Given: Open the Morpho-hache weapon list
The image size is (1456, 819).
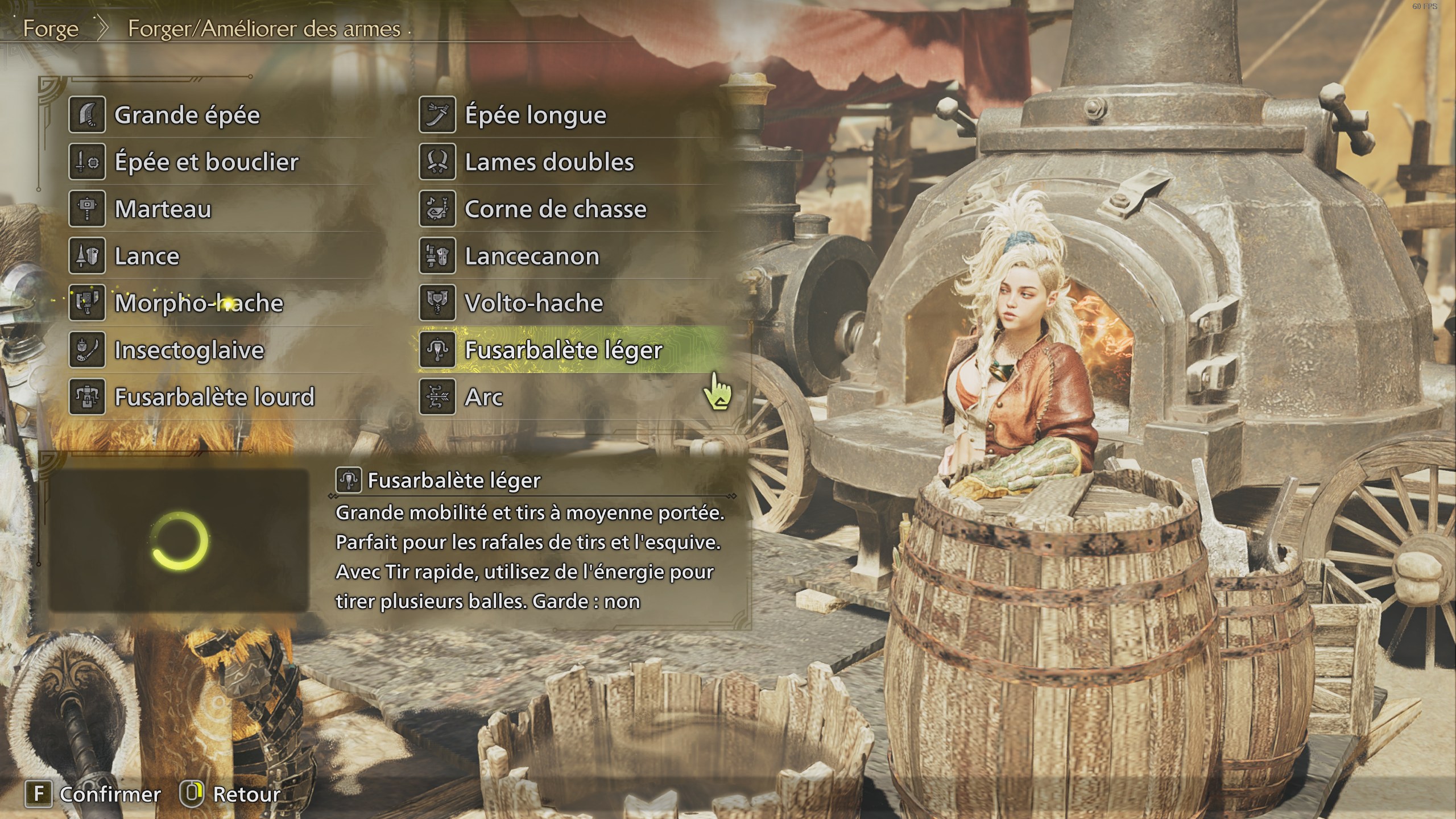Looking at the screenshot, I should (198, 303).
